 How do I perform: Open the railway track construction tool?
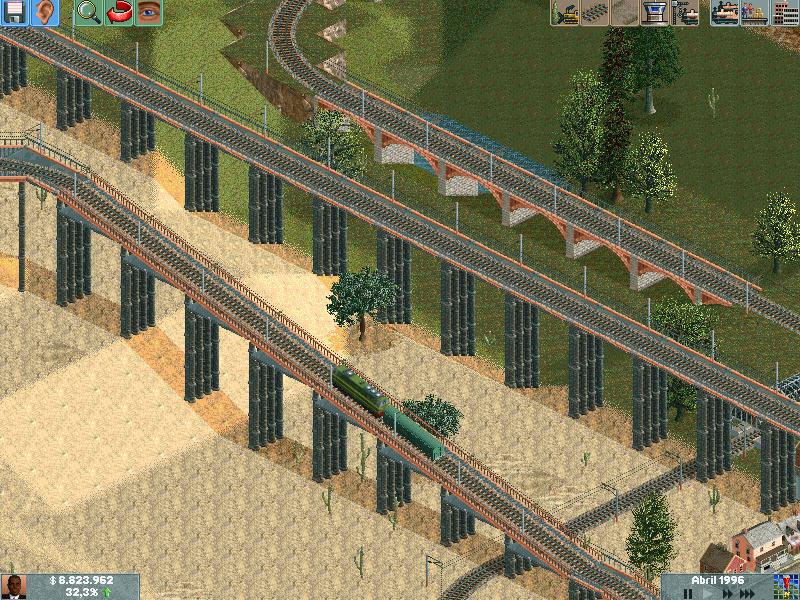click(x=595, y=13)
